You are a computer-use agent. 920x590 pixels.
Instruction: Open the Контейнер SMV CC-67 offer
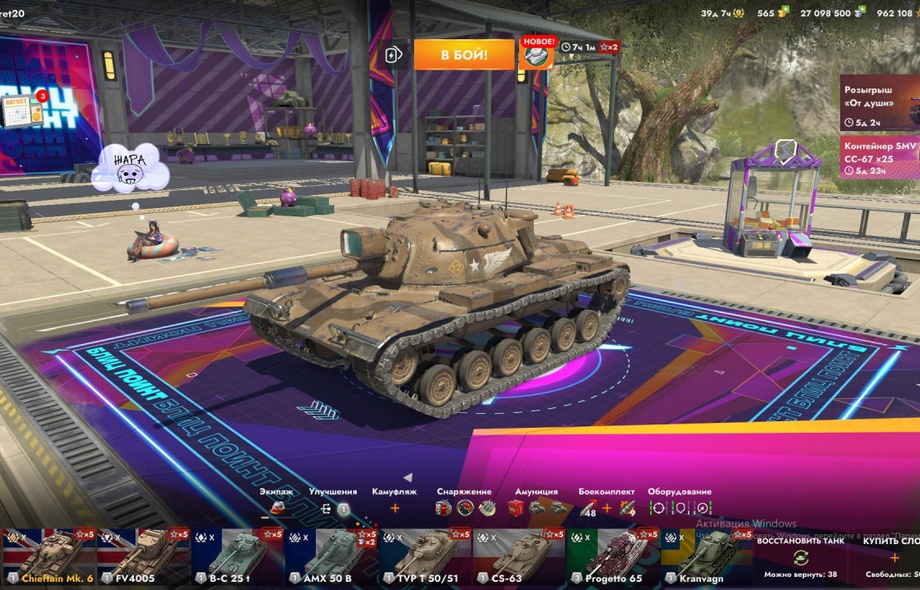[880, 158]
